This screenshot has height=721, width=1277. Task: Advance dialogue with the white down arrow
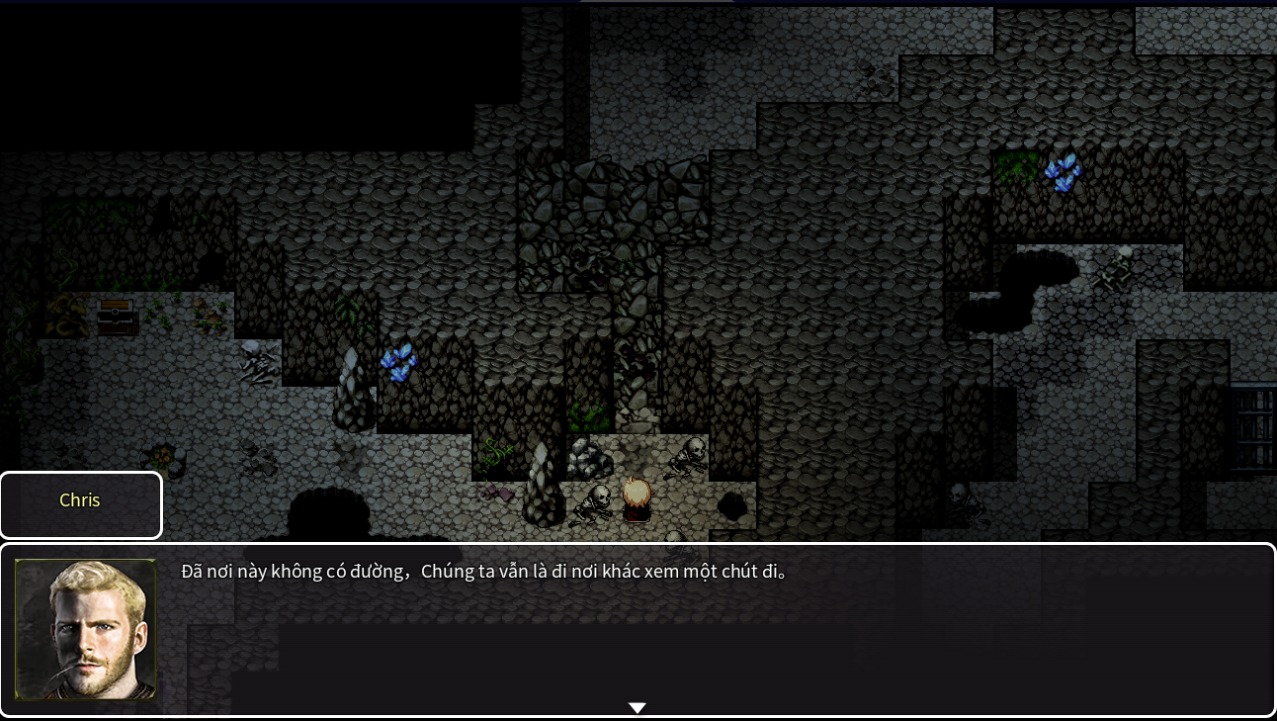click(637, 708)
